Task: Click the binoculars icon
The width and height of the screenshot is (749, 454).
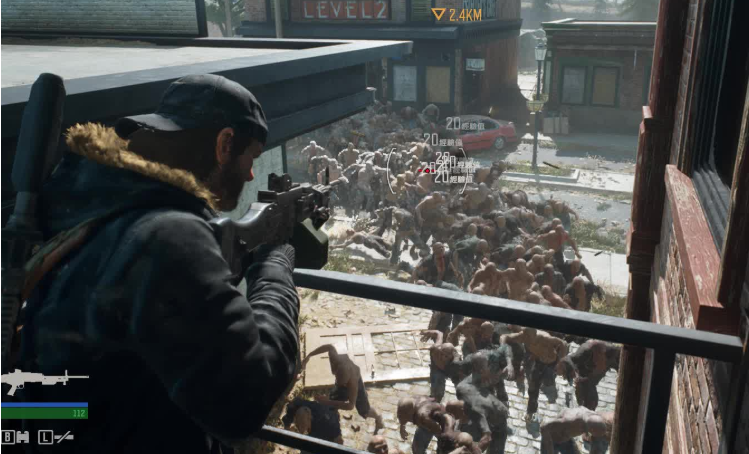Action: click(22, 437)
